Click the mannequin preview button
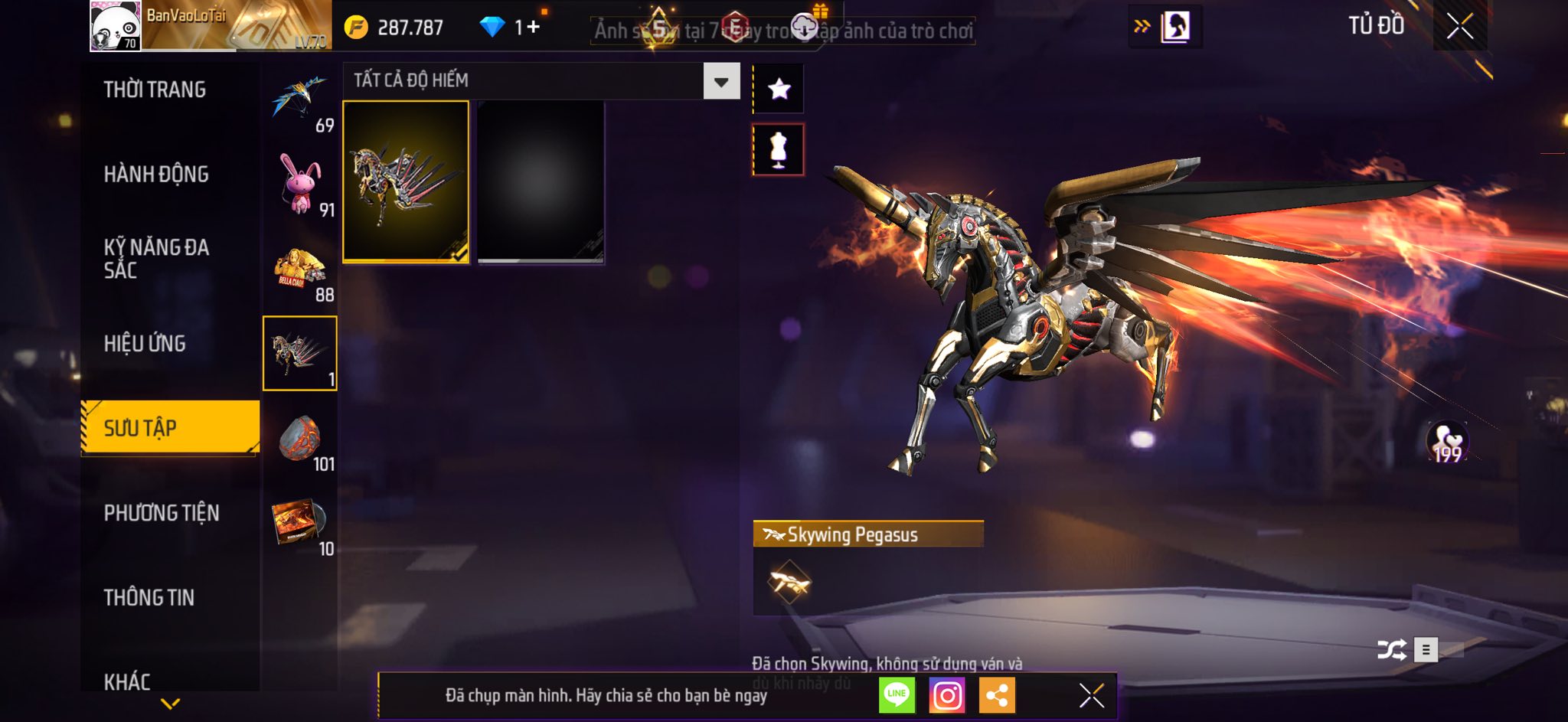 (779, 149)
